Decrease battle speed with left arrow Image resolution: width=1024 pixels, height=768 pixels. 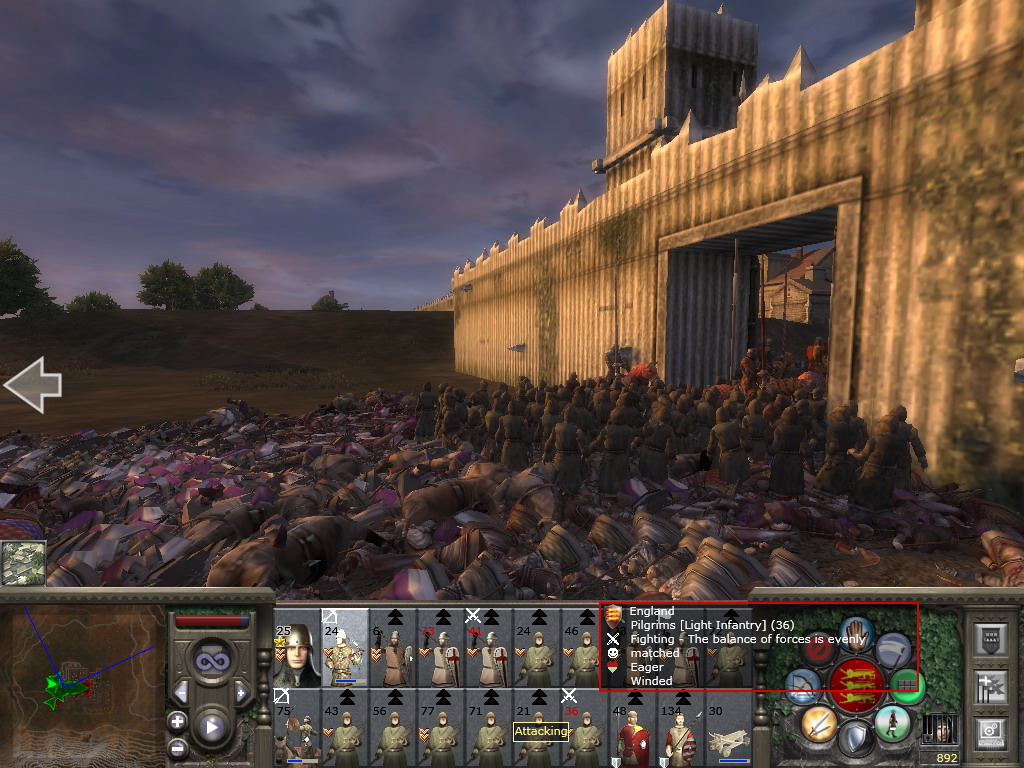[181, 692]
